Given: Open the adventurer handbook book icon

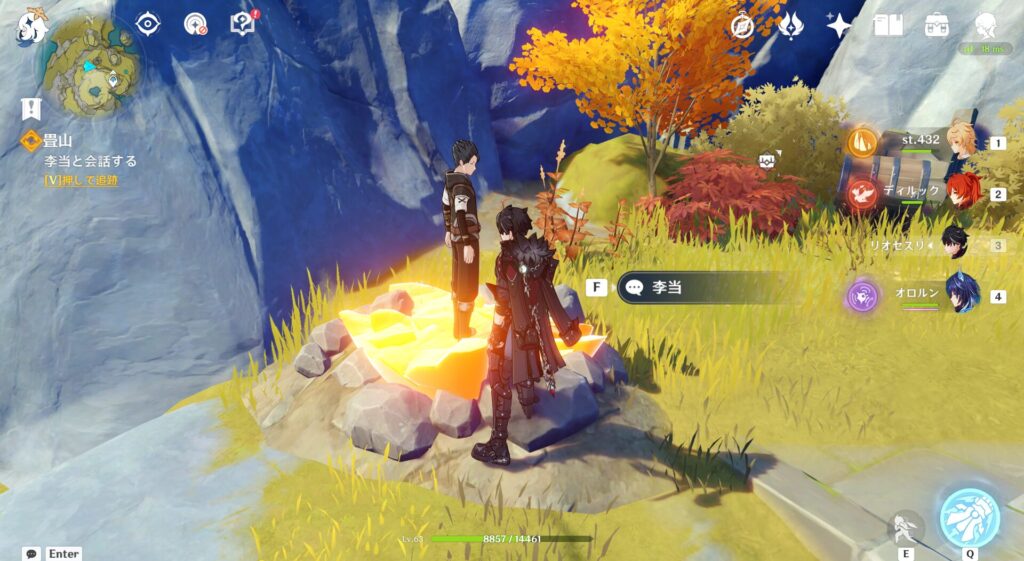Looking at the screenshot, I should pyautogui.click(x=888, y=25).
